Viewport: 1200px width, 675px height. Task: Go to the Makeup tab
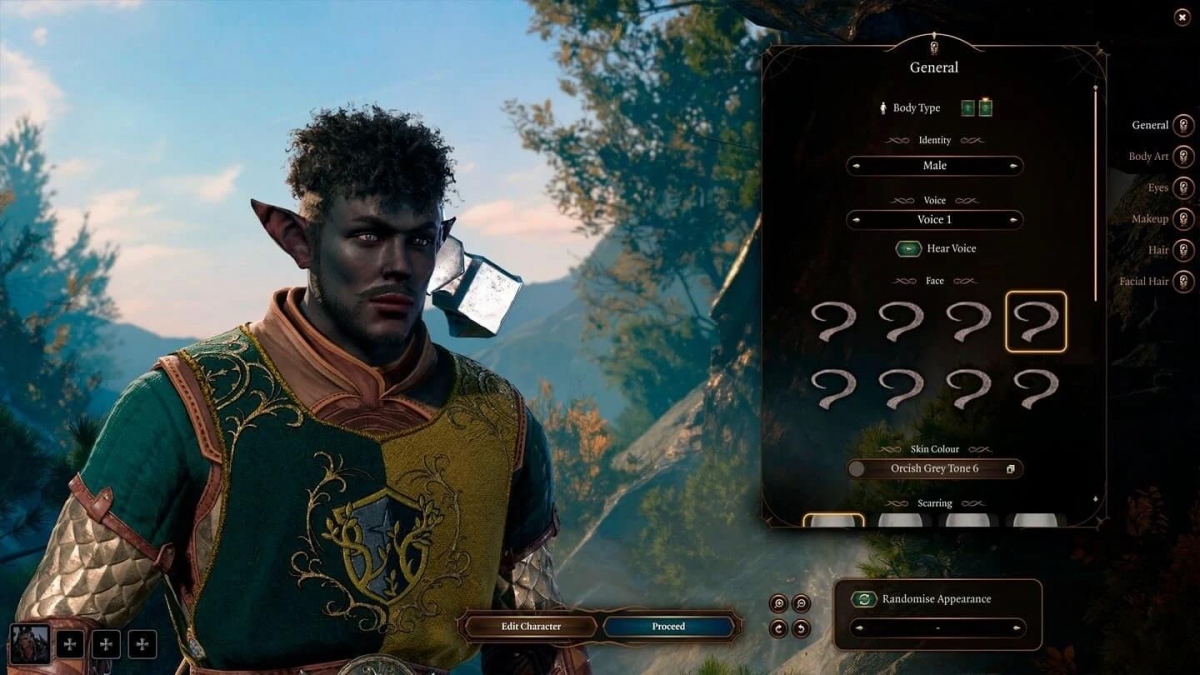pos(1183,219)
